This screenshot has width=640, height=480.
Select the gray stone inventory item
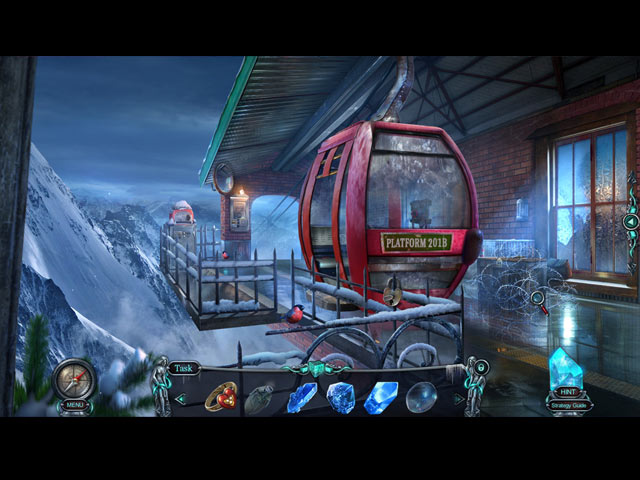259,398
